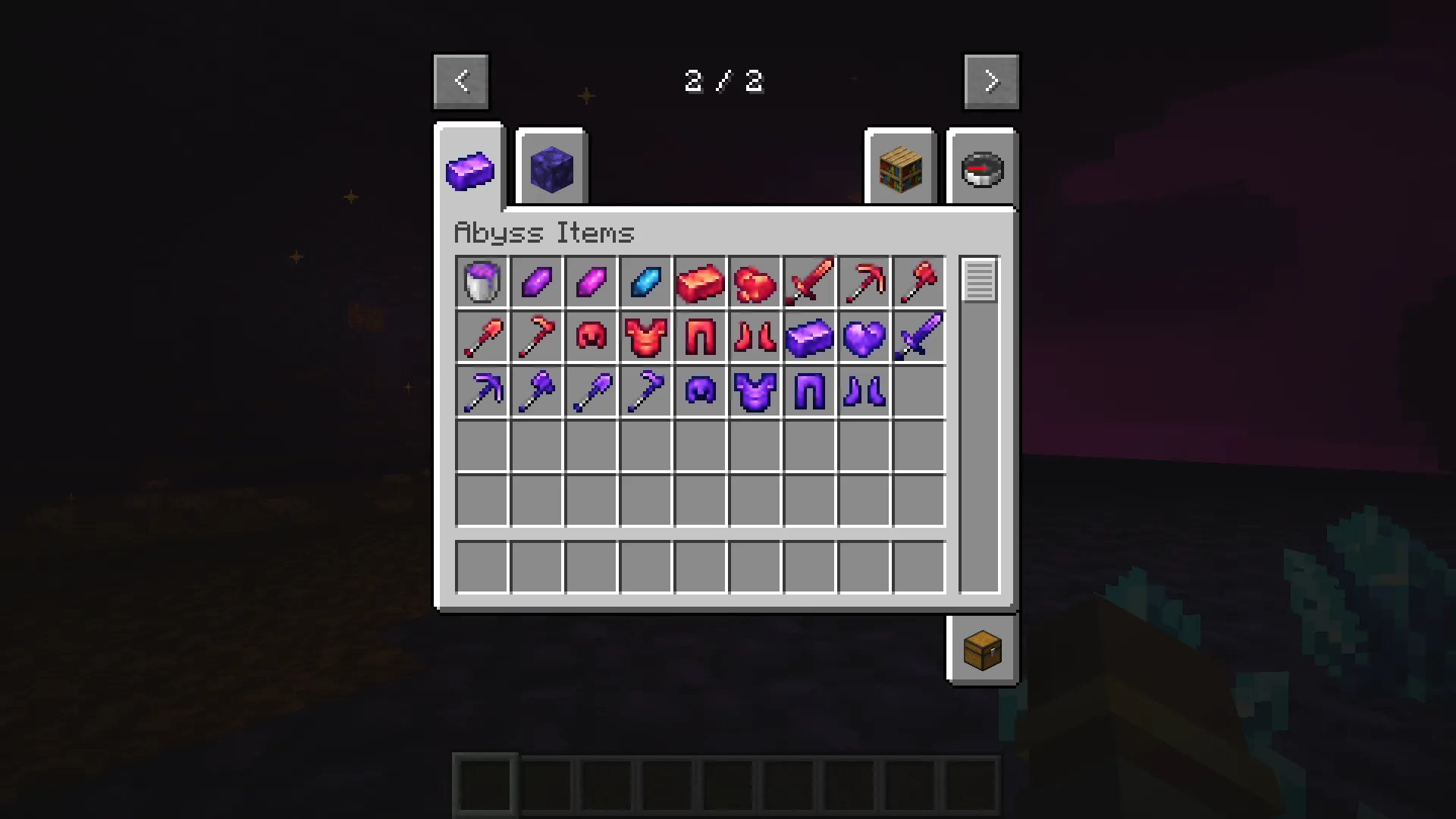Pick the red chestplate armor piece
This screenshot has height=819, width=1456.
pyautogui.click(x=645, y=337)
